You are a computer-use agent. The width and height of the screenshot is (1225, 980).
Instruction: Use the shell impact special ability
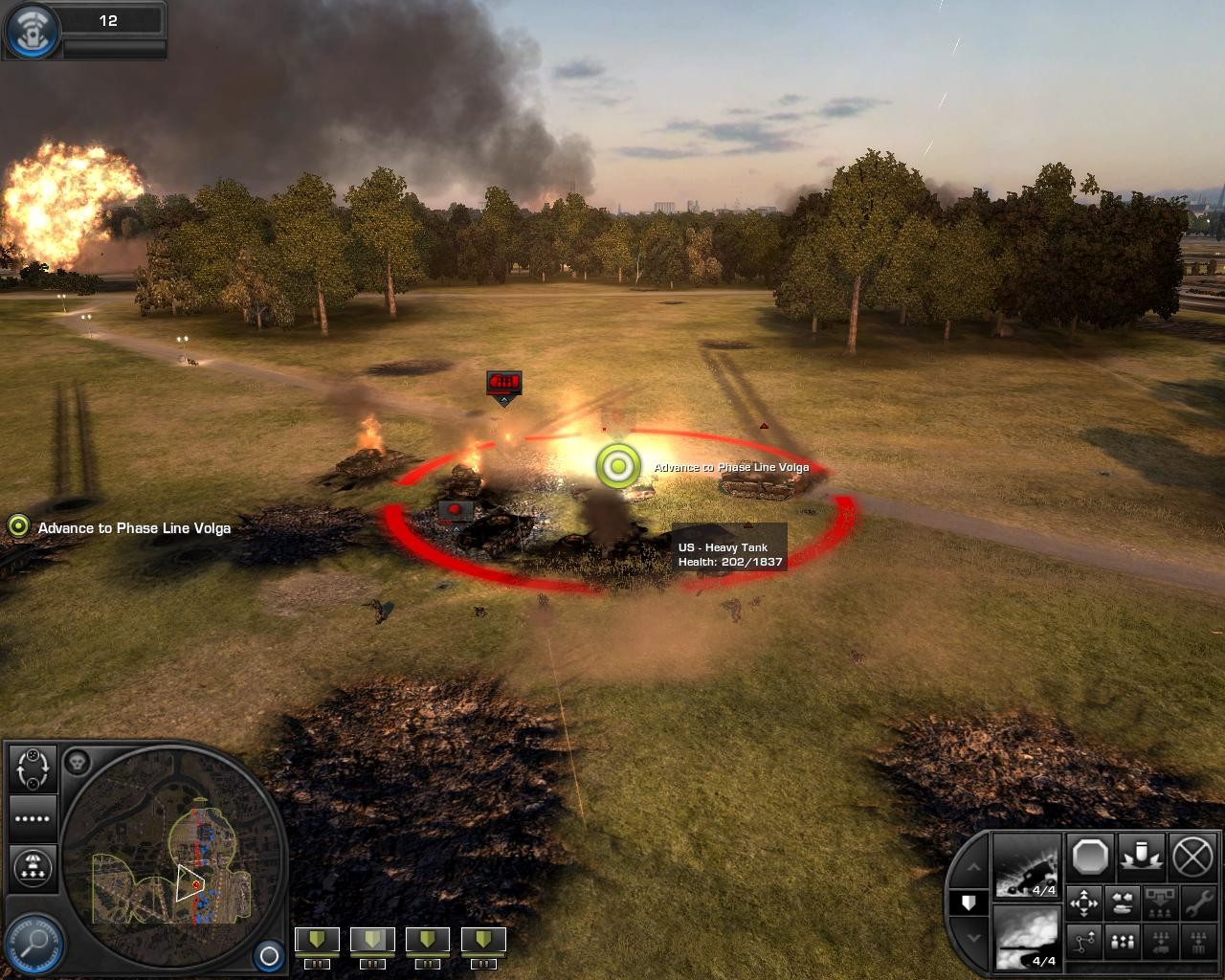tap(1141, 857)
